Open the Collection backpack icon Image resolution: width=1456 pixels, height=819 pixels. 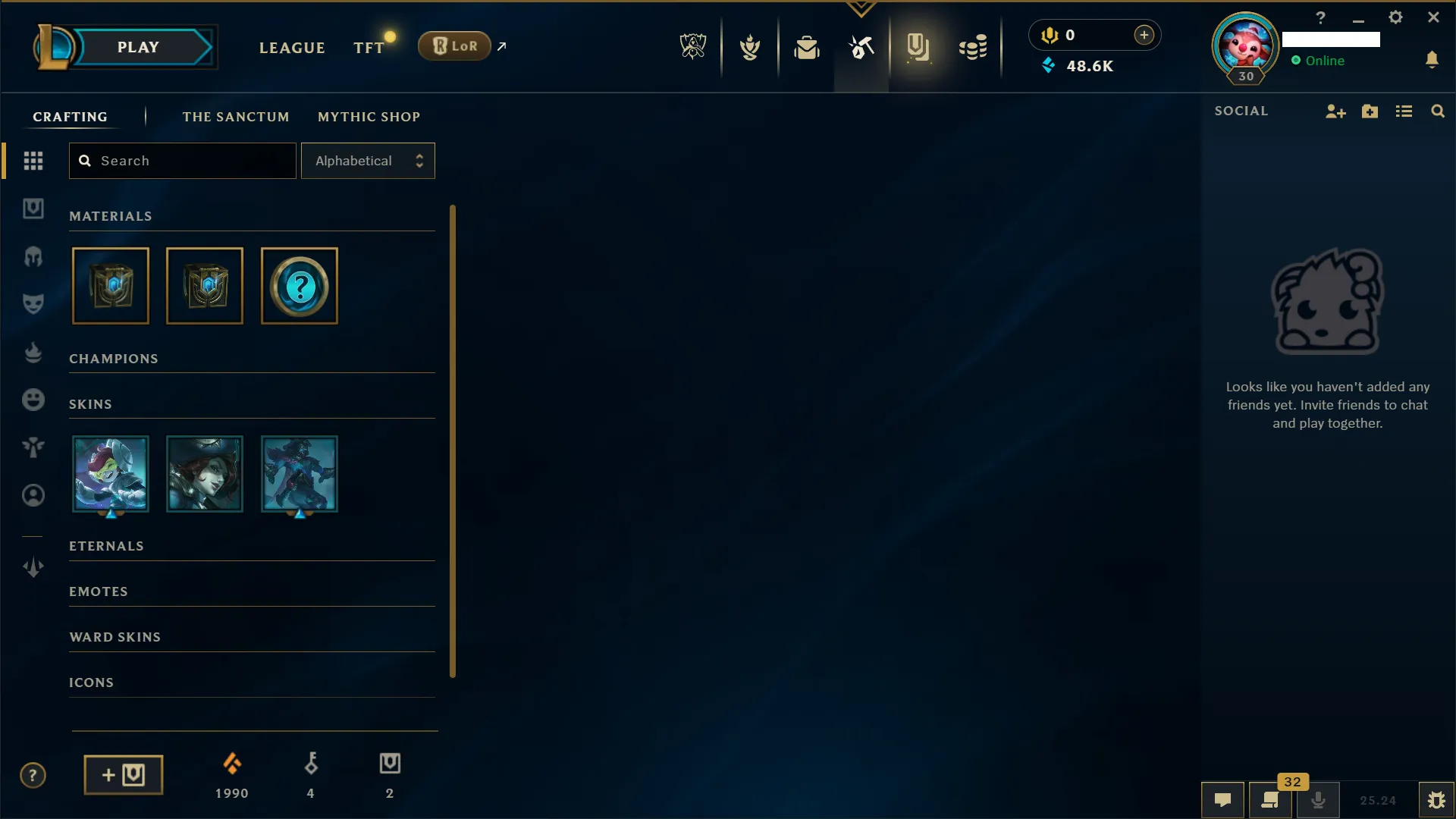(x=807, y=47)
